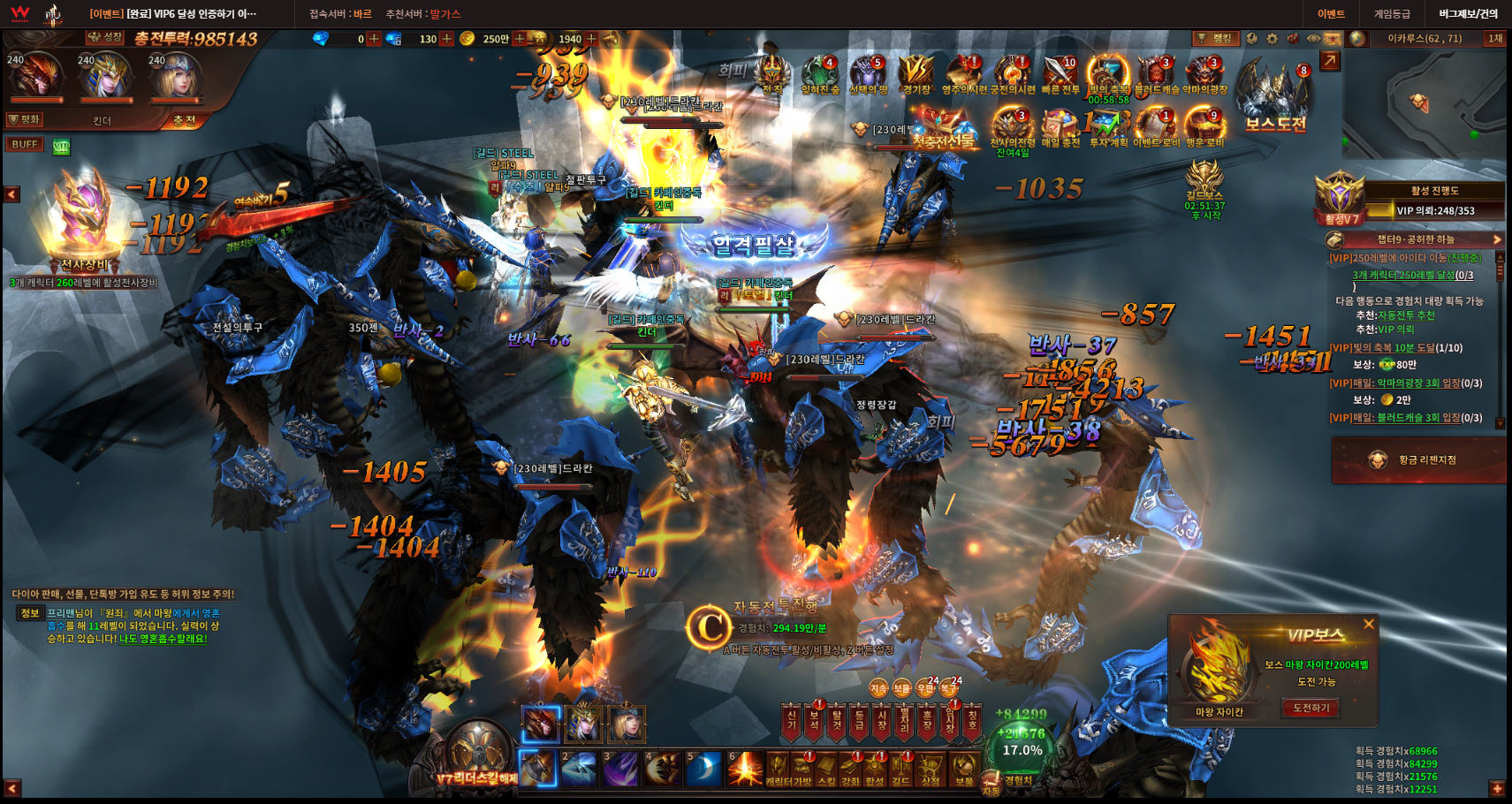The height and width of the screenshot is (804, 1512).
Task: Click the 도전하기 button on VIP boss popup
Action: pyautogui.click(x=1311, y=708)
